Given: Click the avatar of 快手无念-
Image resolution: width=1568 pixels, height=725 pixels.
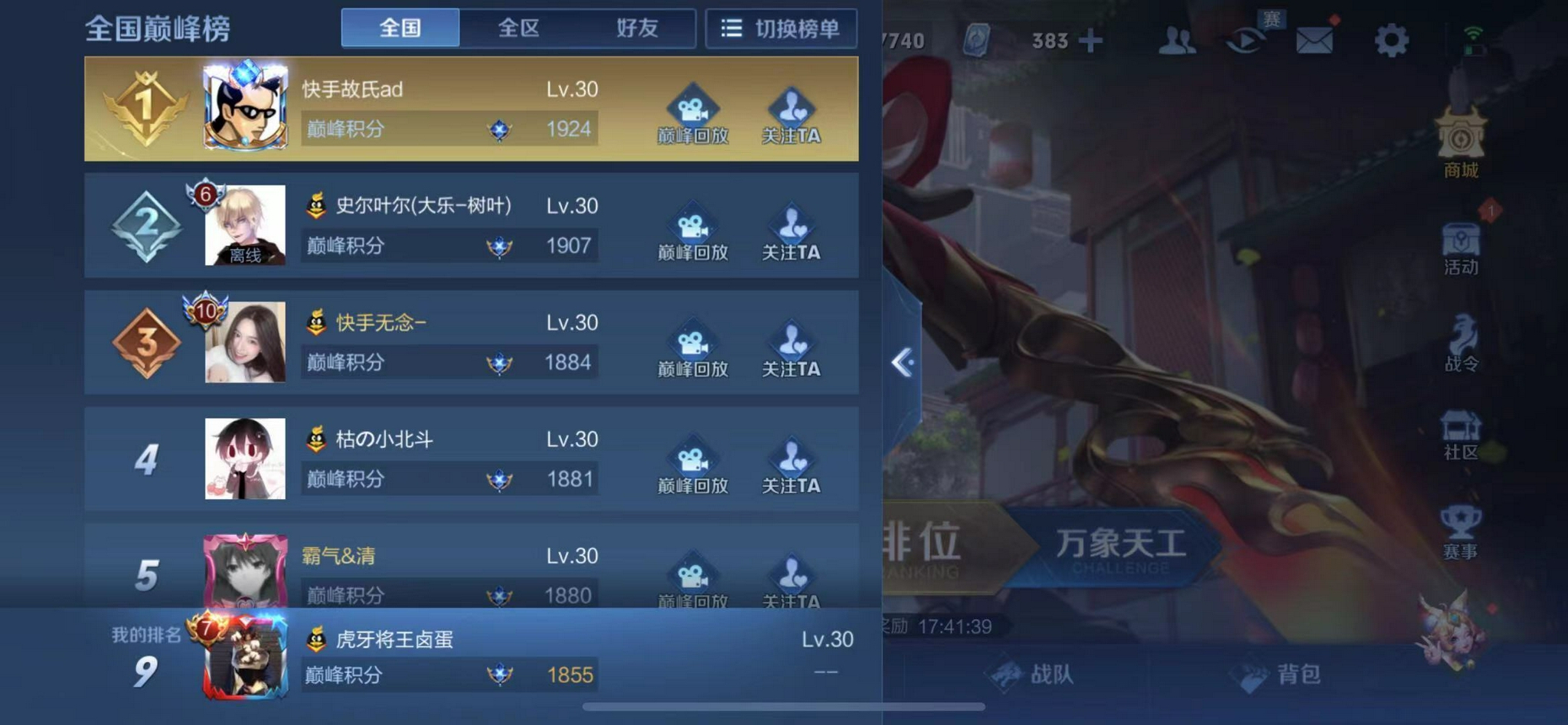Looking at the screenshot, I should pos(245,343).
